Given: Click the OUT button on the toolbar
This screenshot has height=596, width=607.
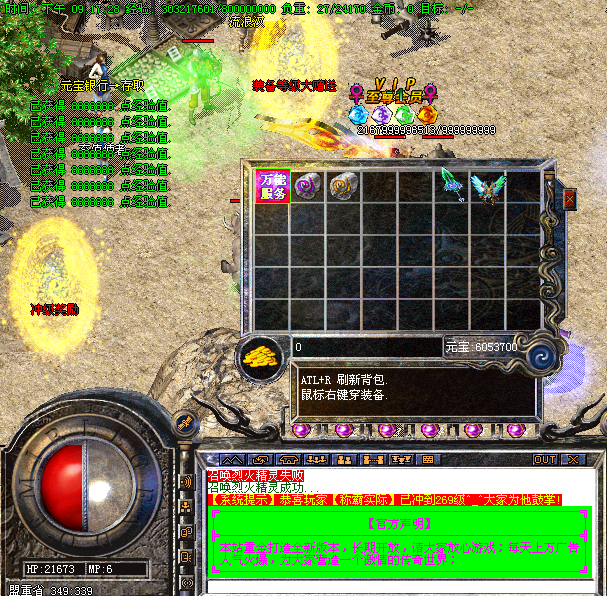Looking at the screenshot, I should point(544,460).
